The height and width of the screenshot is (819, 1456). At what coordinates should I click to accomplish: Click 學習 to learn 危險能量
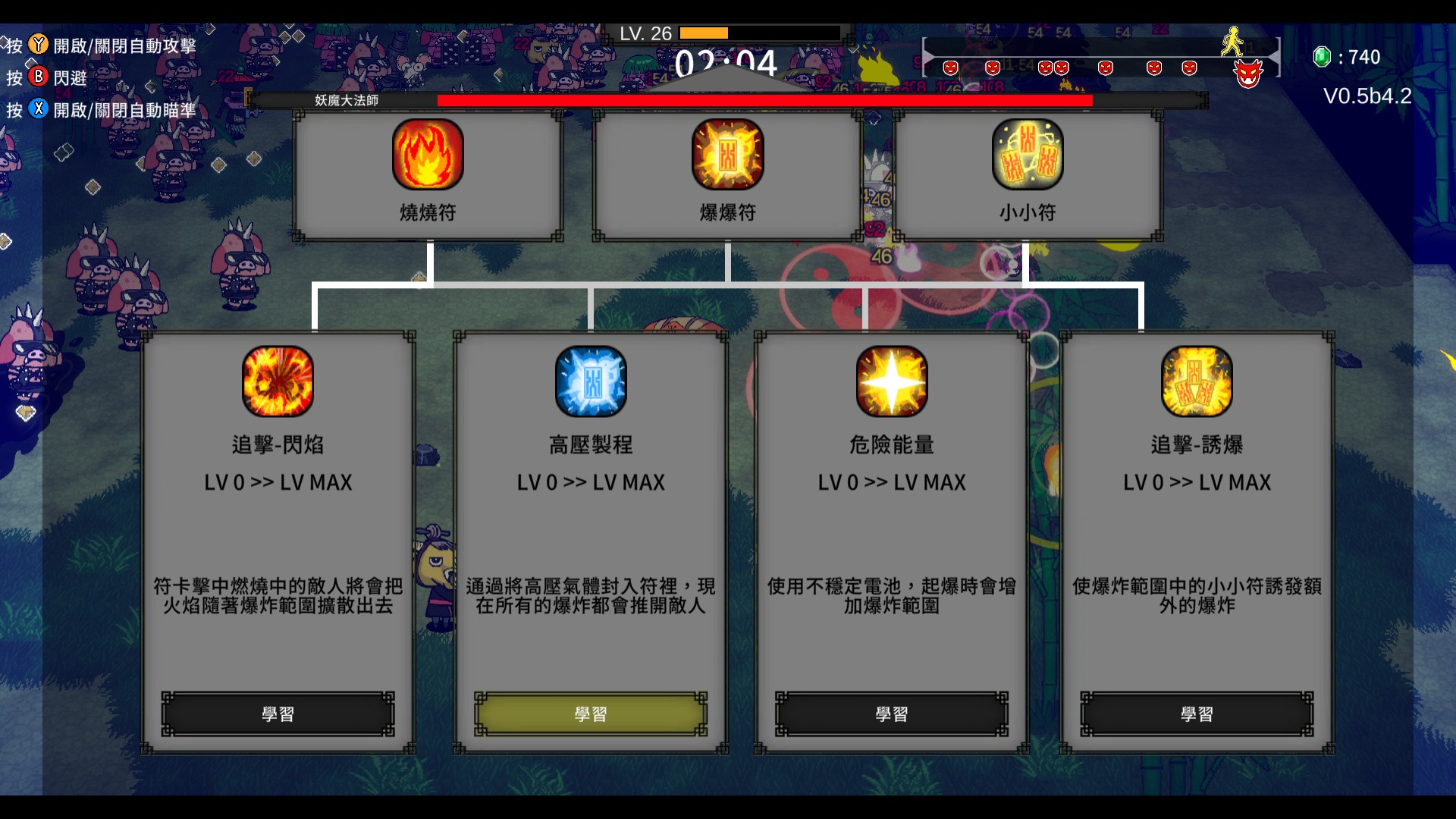pyautogui.click(x=892, y=713)
